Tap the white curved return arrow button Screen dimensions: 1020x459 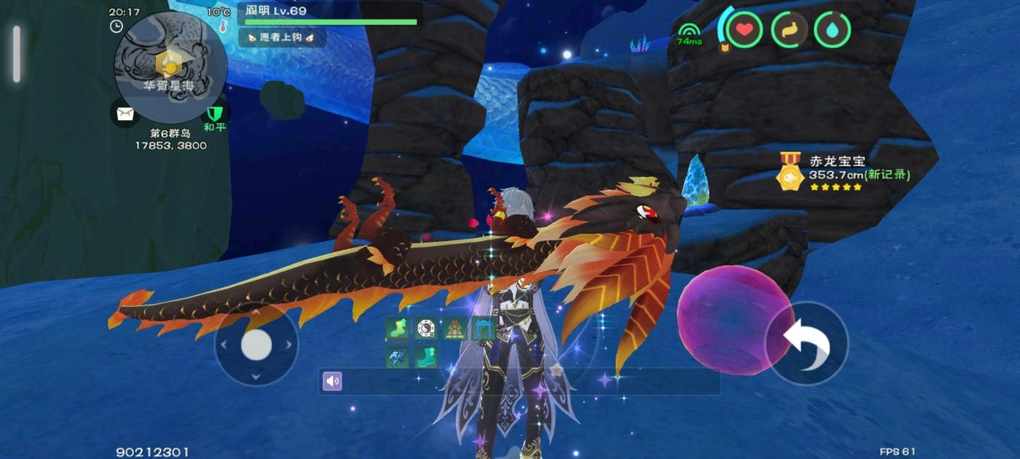806,343
